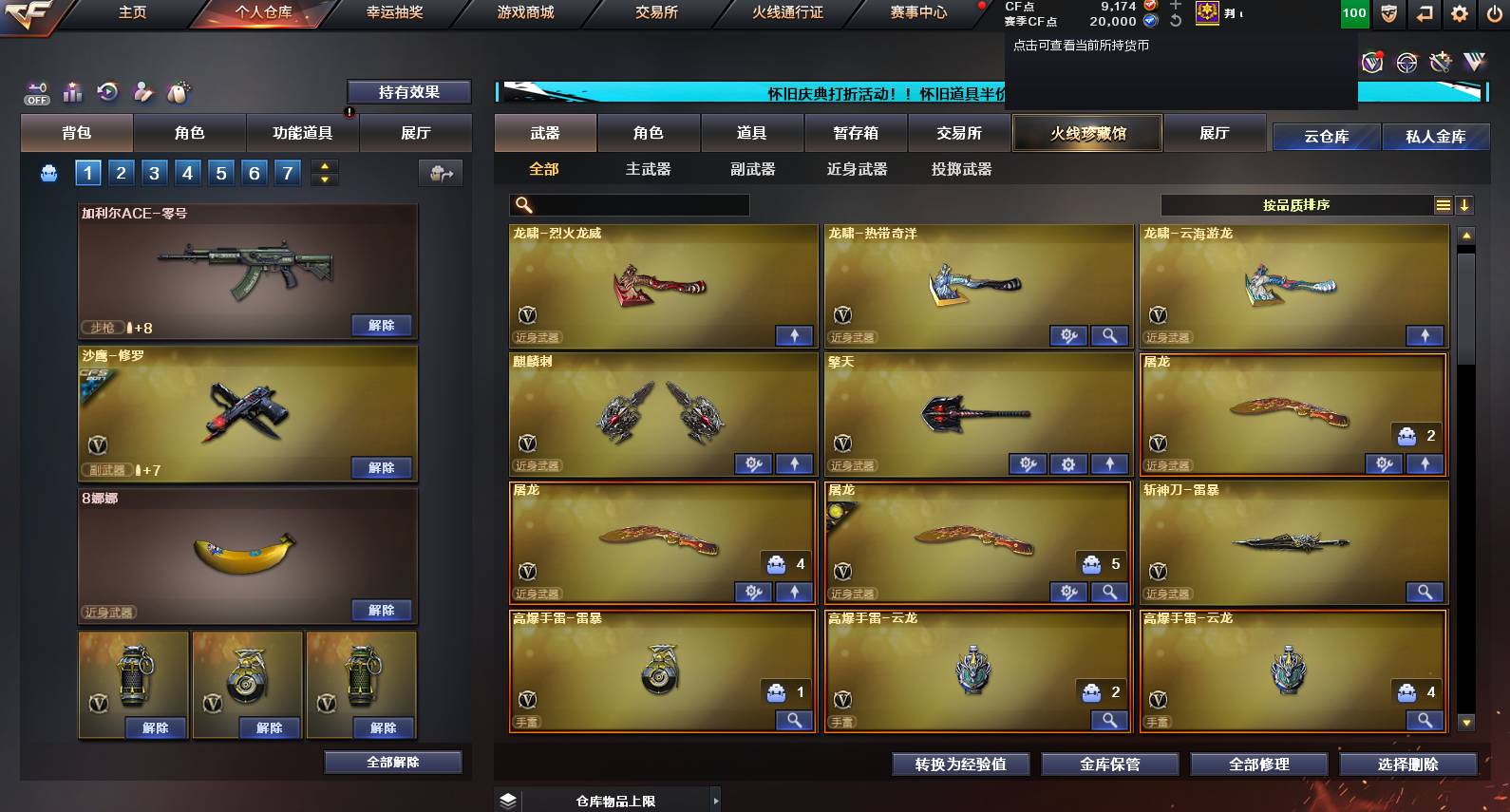This screenshot has width=1510, height=812.
Task: Click the down arrow beside backpack page numbers
Action: (322, 180)
